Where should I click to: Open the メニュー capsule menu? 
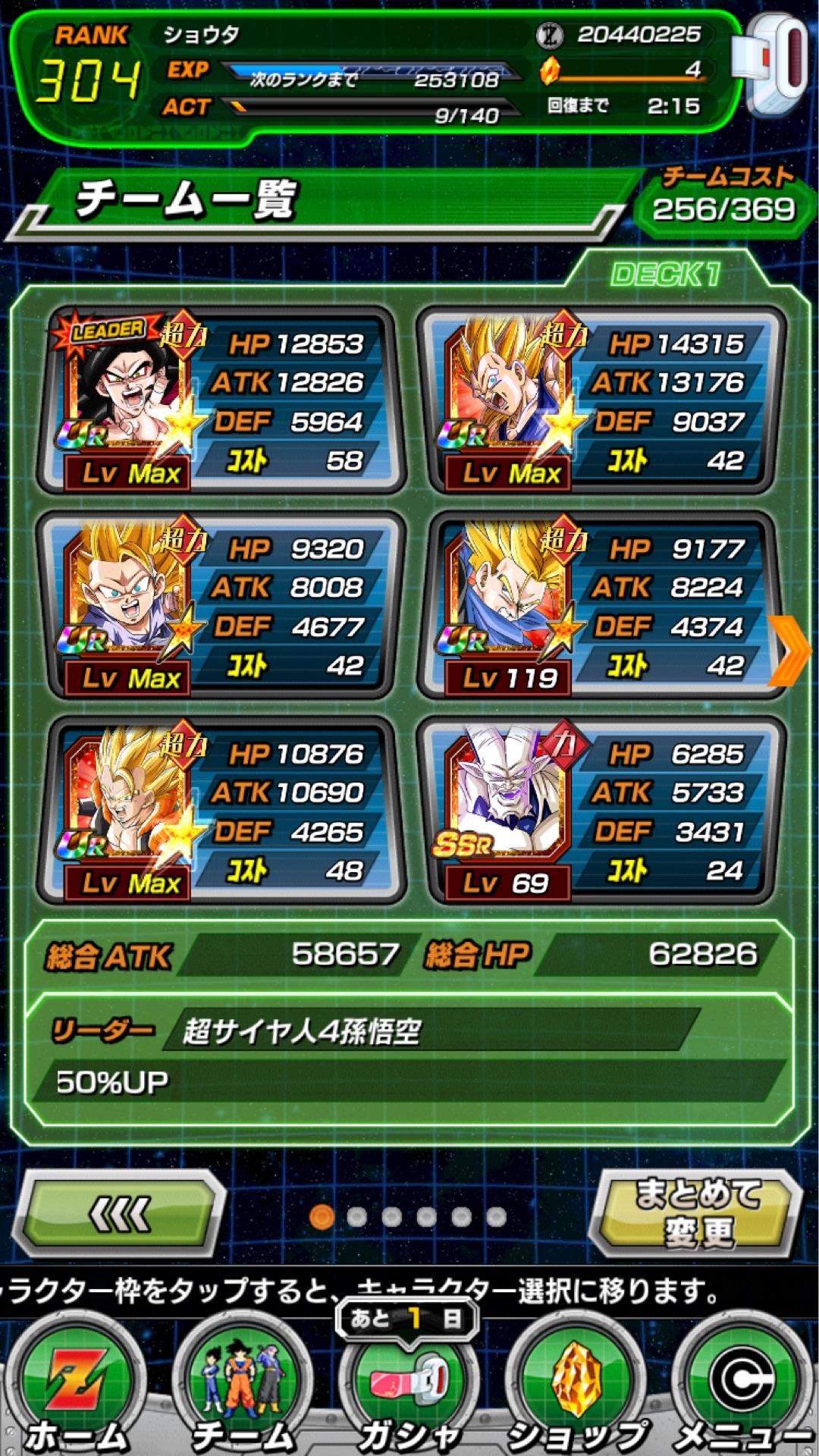coord(742,1389)
